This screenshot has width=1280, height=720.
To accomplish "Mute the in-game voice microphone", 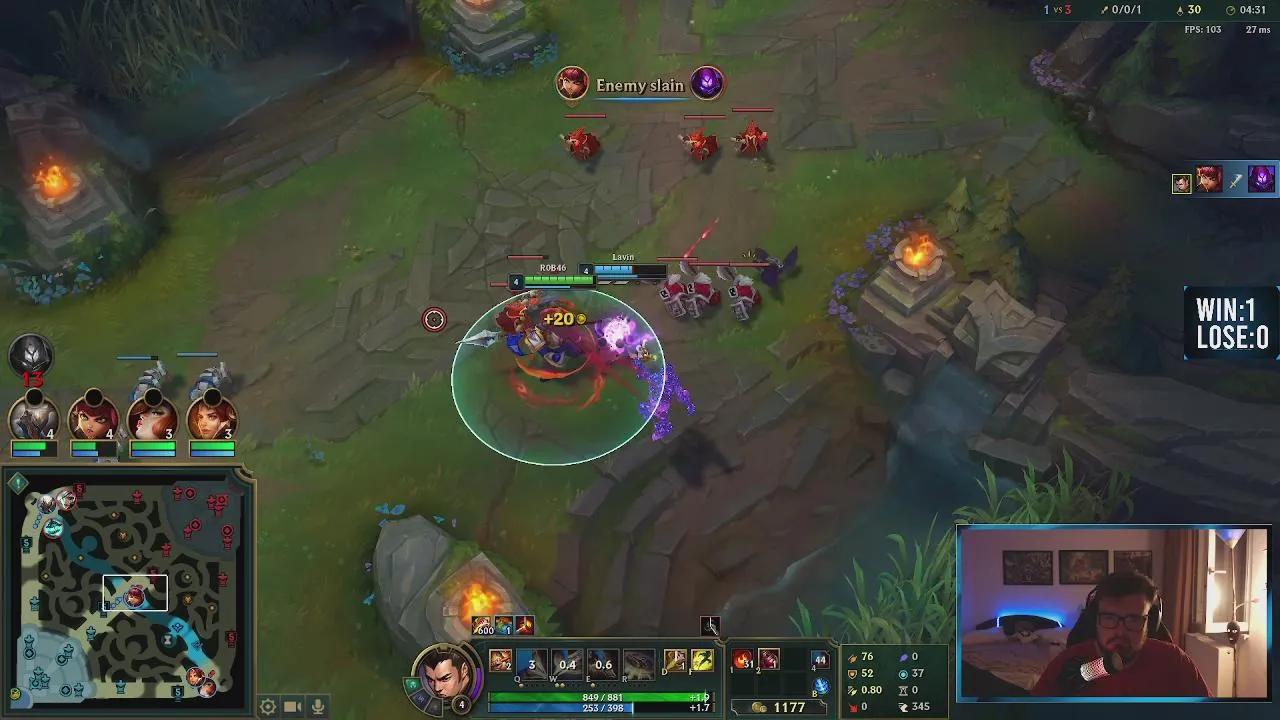I will point(315,706).
